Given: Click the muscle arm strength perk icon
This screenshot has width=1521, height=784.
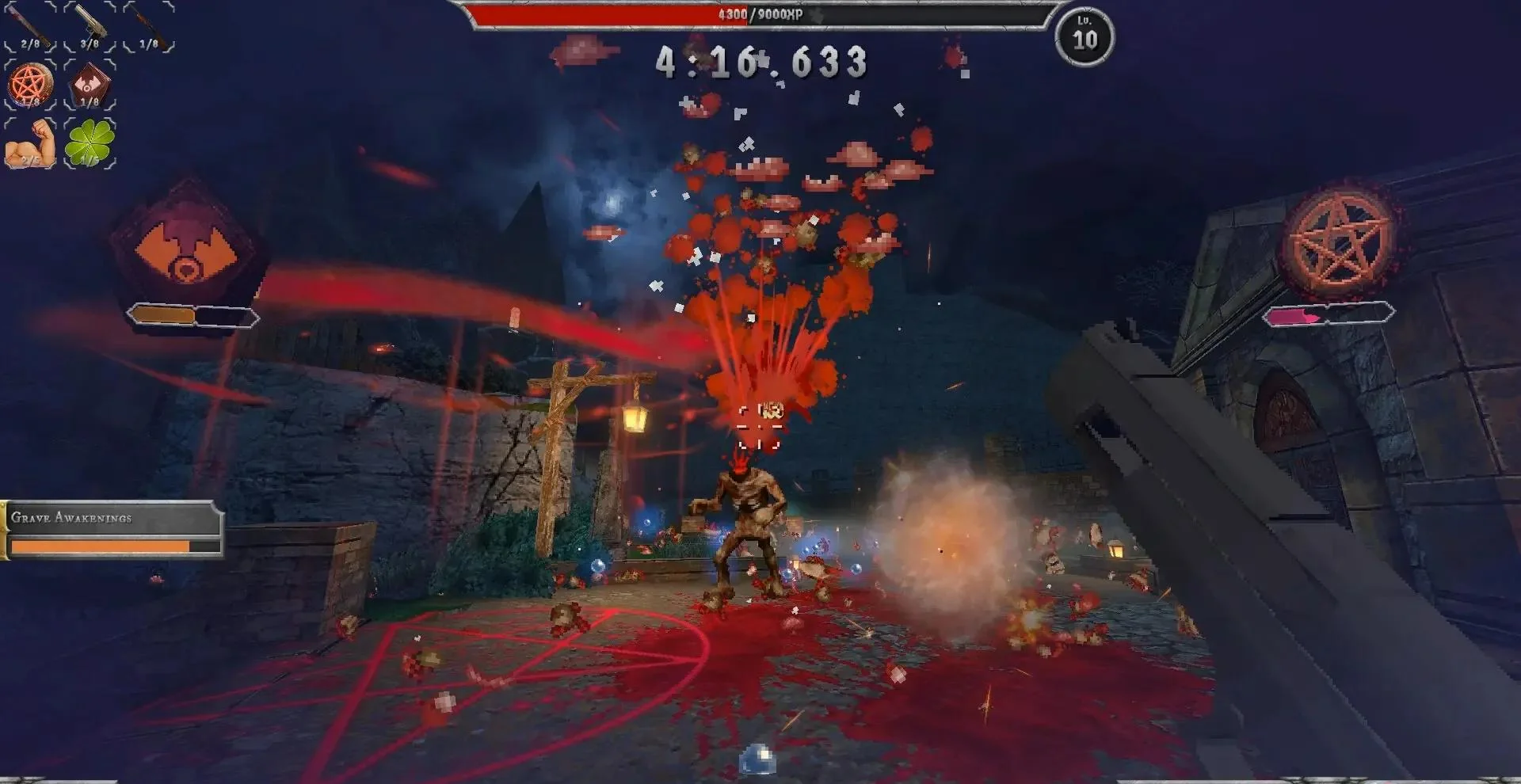Looking at the screenshot, I should click(x=32, y=144).
